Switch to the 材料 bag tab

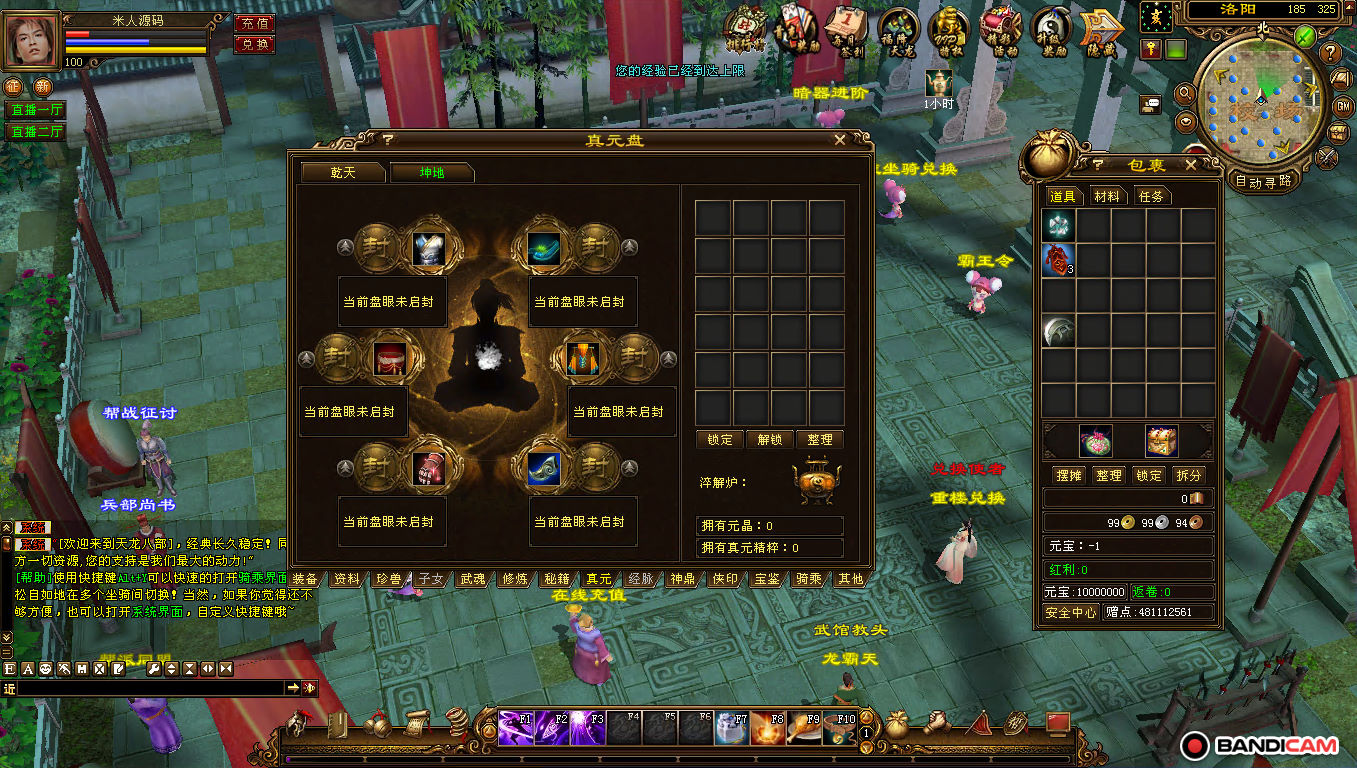pyautogui.click(x=1107, y=197)
